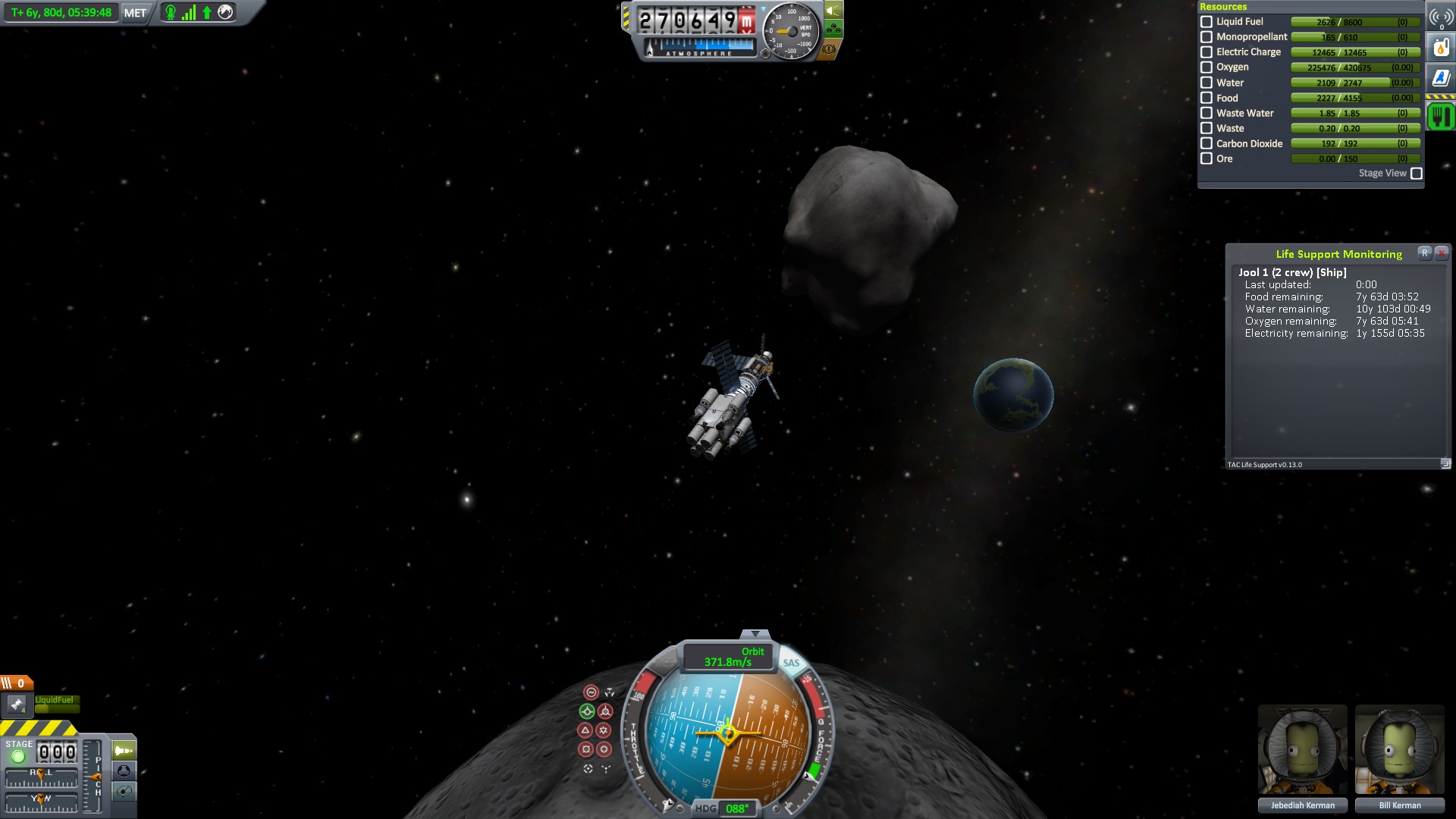Screen dimensions: 1456x819
Task: Toggle the MET time display button
Action: 135,13
